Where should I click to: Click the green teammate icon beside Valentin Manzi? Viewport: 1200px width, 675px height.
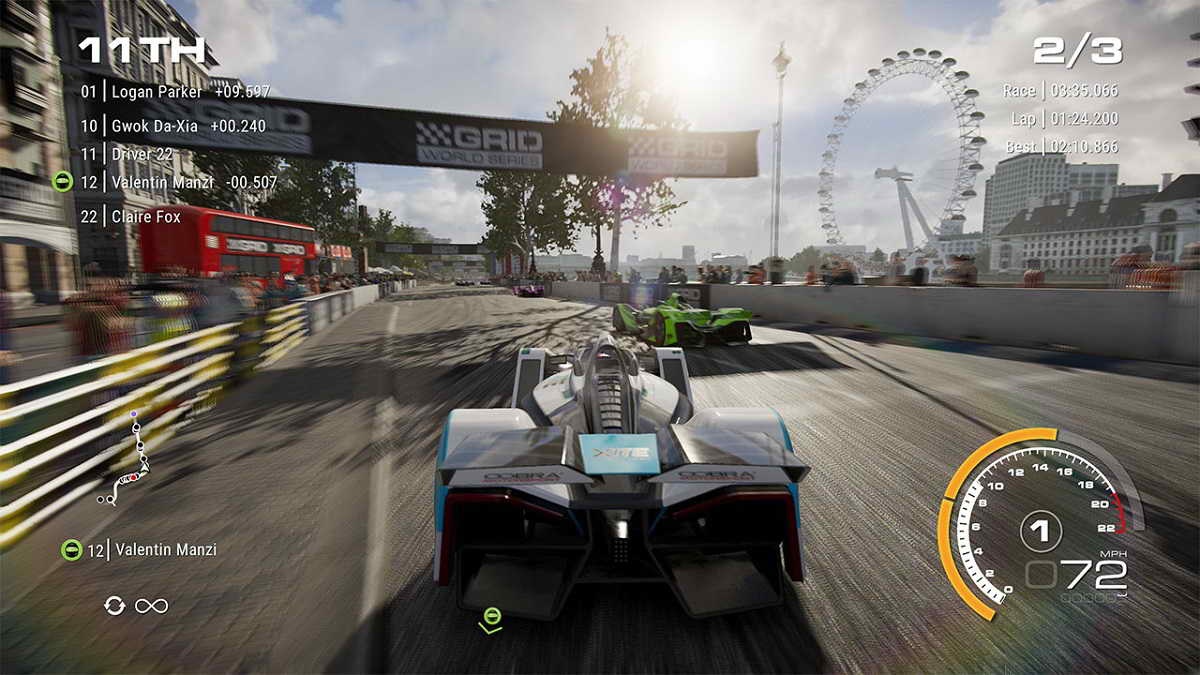click(x=63, y=182)
